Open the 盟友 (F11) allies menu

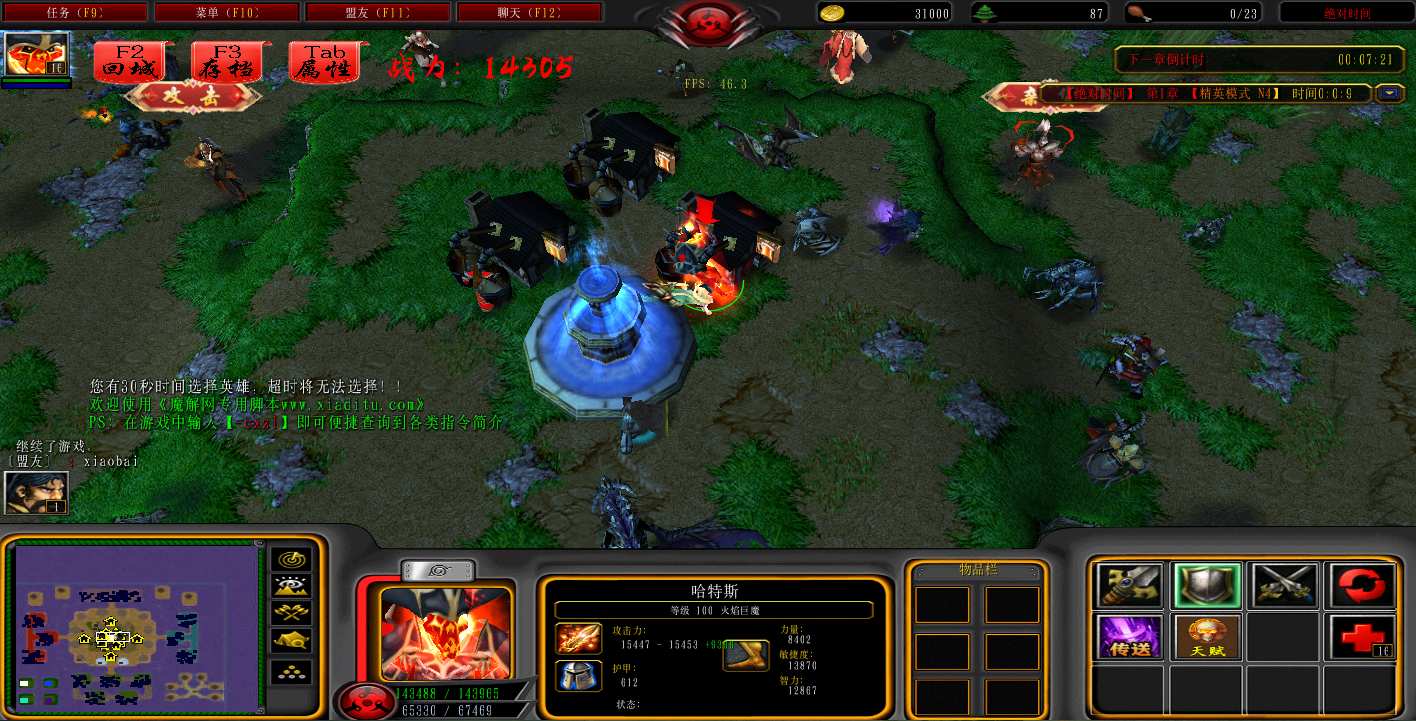click(378, 13)
